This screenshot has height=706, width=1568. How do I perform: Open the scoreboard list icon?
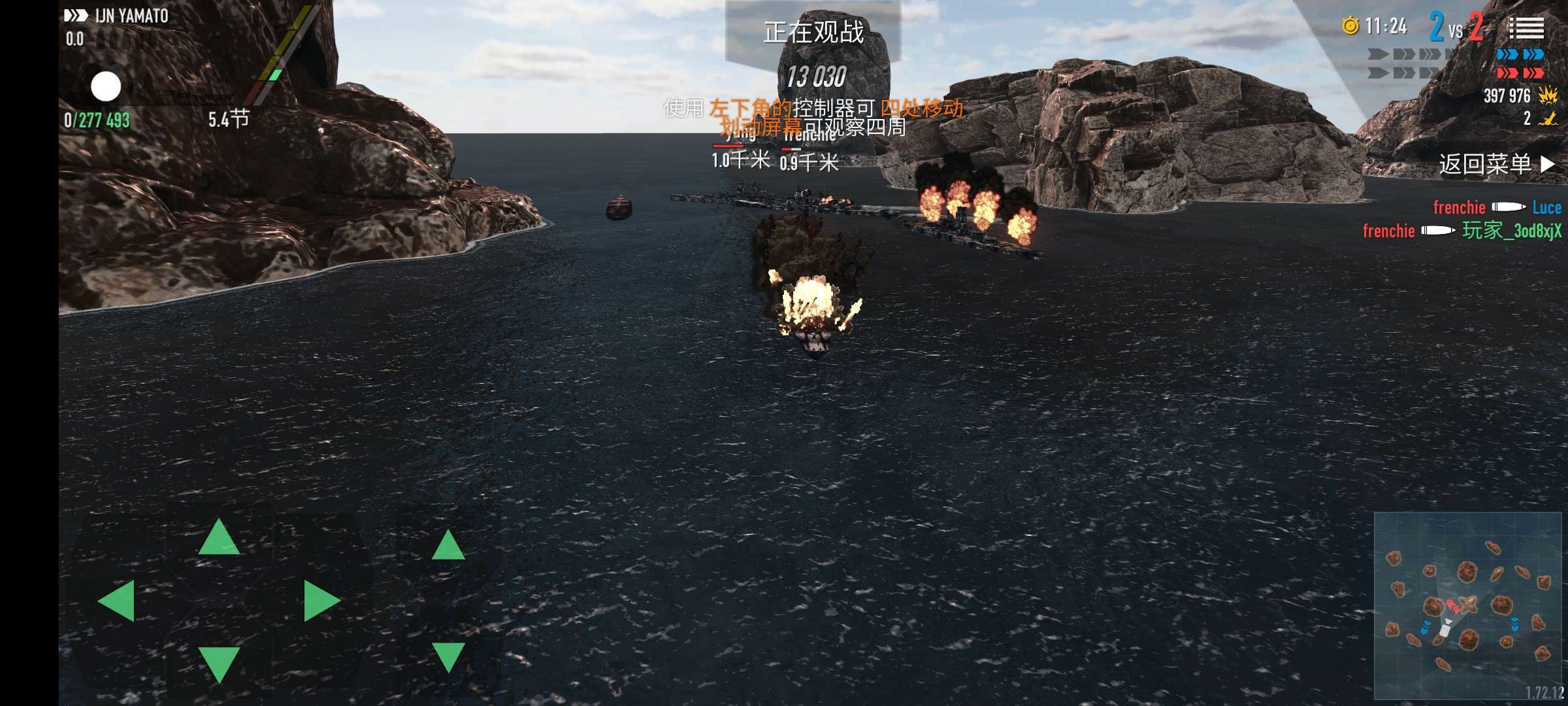(1526, 27)
